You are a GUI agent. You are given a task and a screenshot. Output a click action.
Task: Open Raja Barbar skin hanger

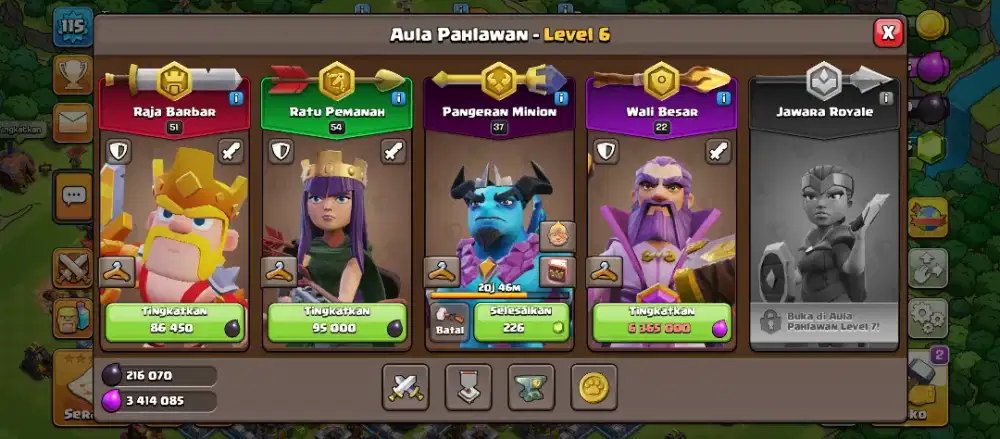coord(117,271)
